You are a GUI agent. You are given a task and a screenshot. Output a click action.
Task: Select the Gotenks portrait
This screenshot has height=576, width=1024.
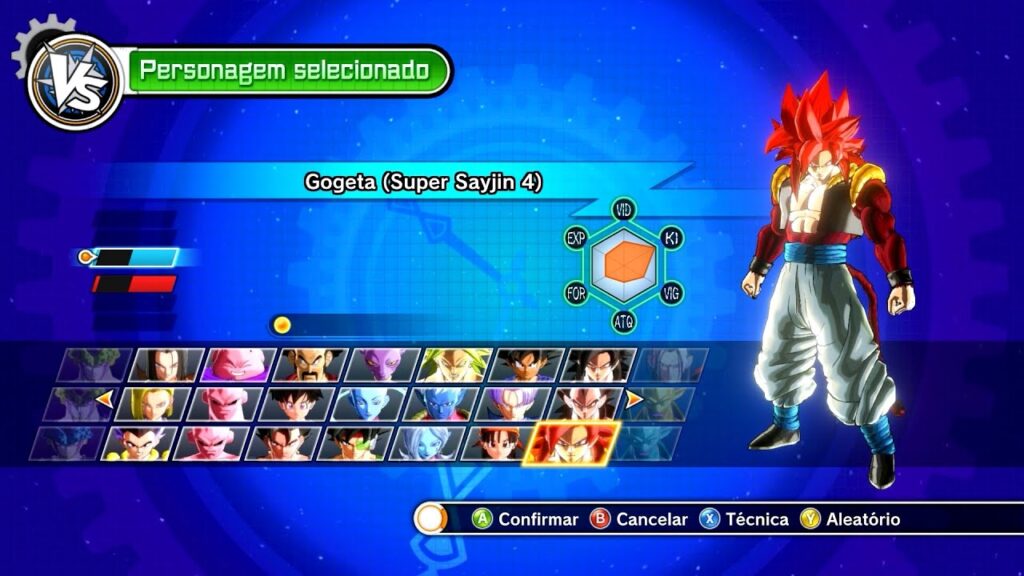[139, 442]
